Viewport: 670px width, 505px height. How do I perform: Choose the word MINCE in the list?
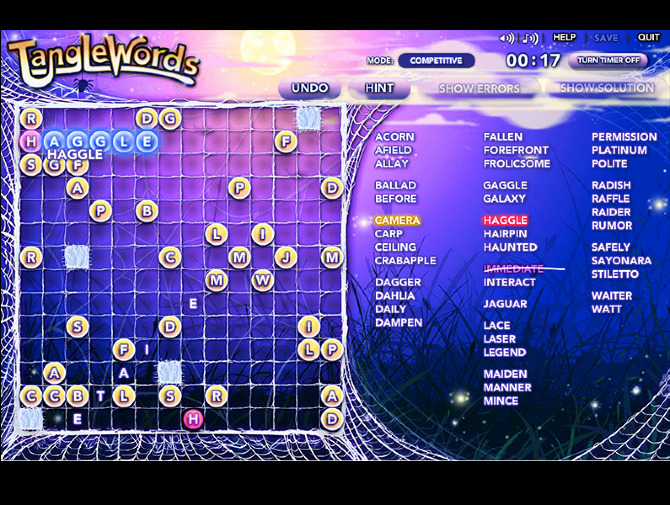501,400
